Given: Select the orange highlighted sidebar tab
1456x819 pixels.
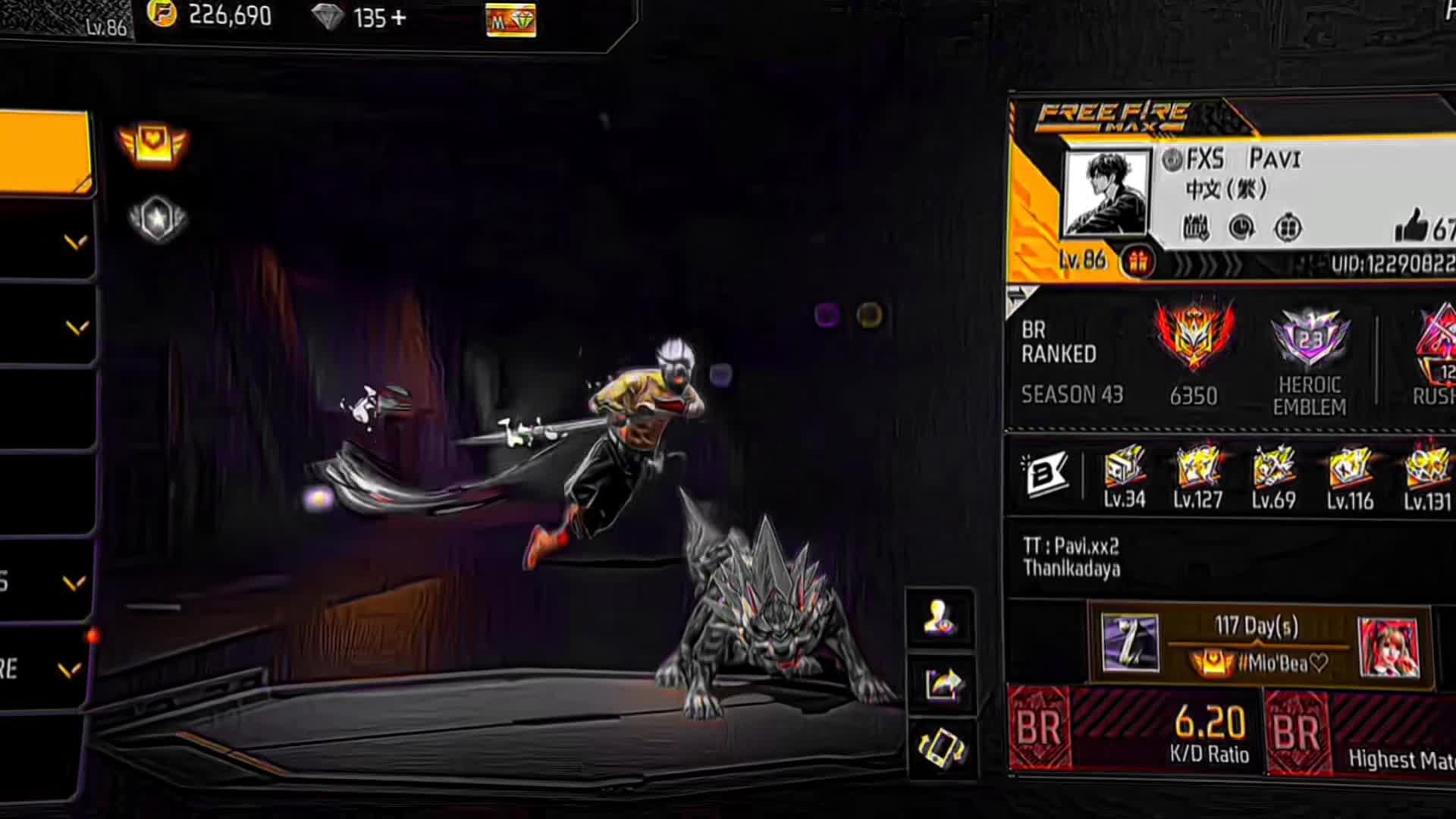Looking at the screenshot, I should [44, 152].
